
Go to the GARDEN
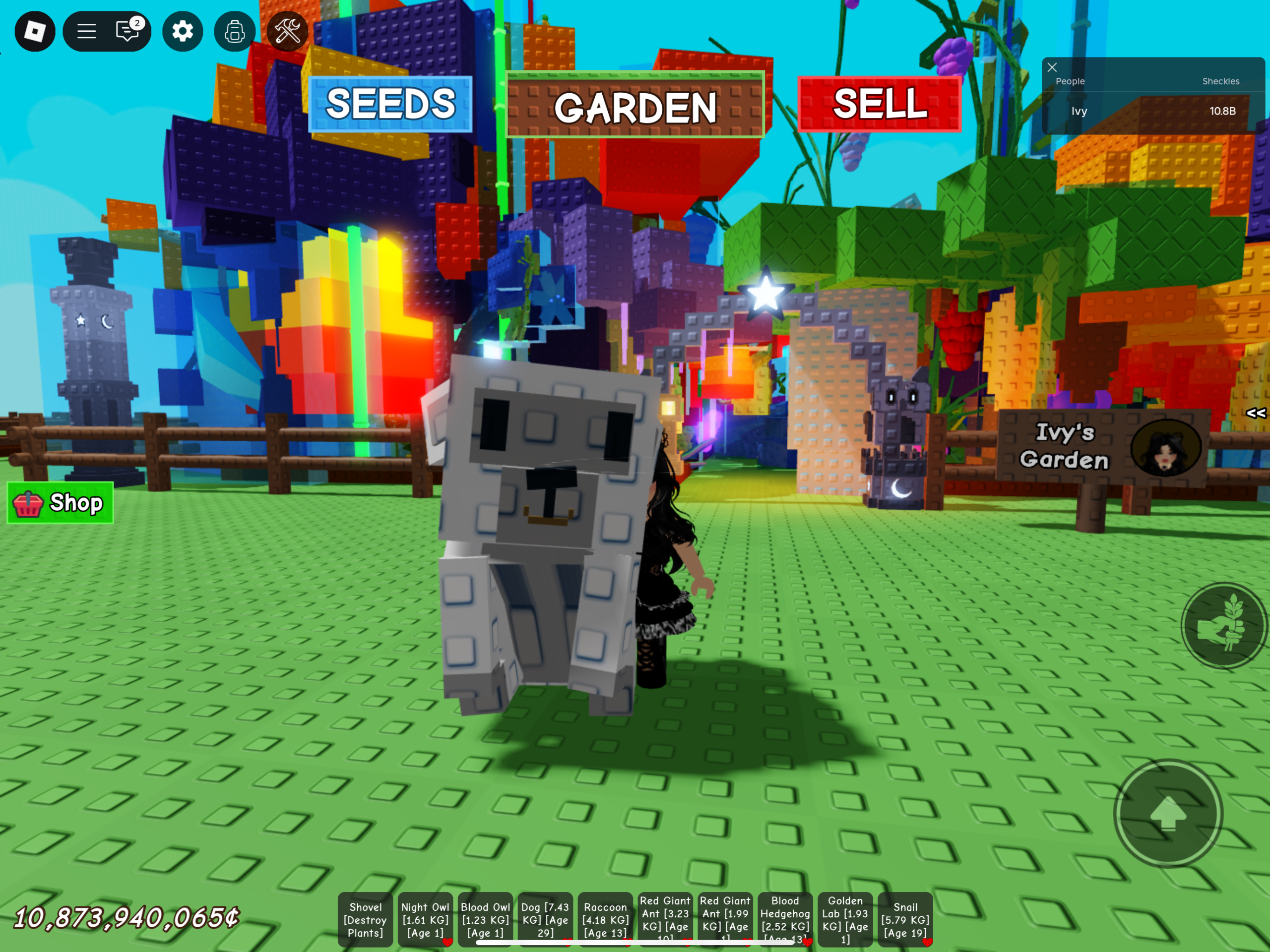point(635,106)
